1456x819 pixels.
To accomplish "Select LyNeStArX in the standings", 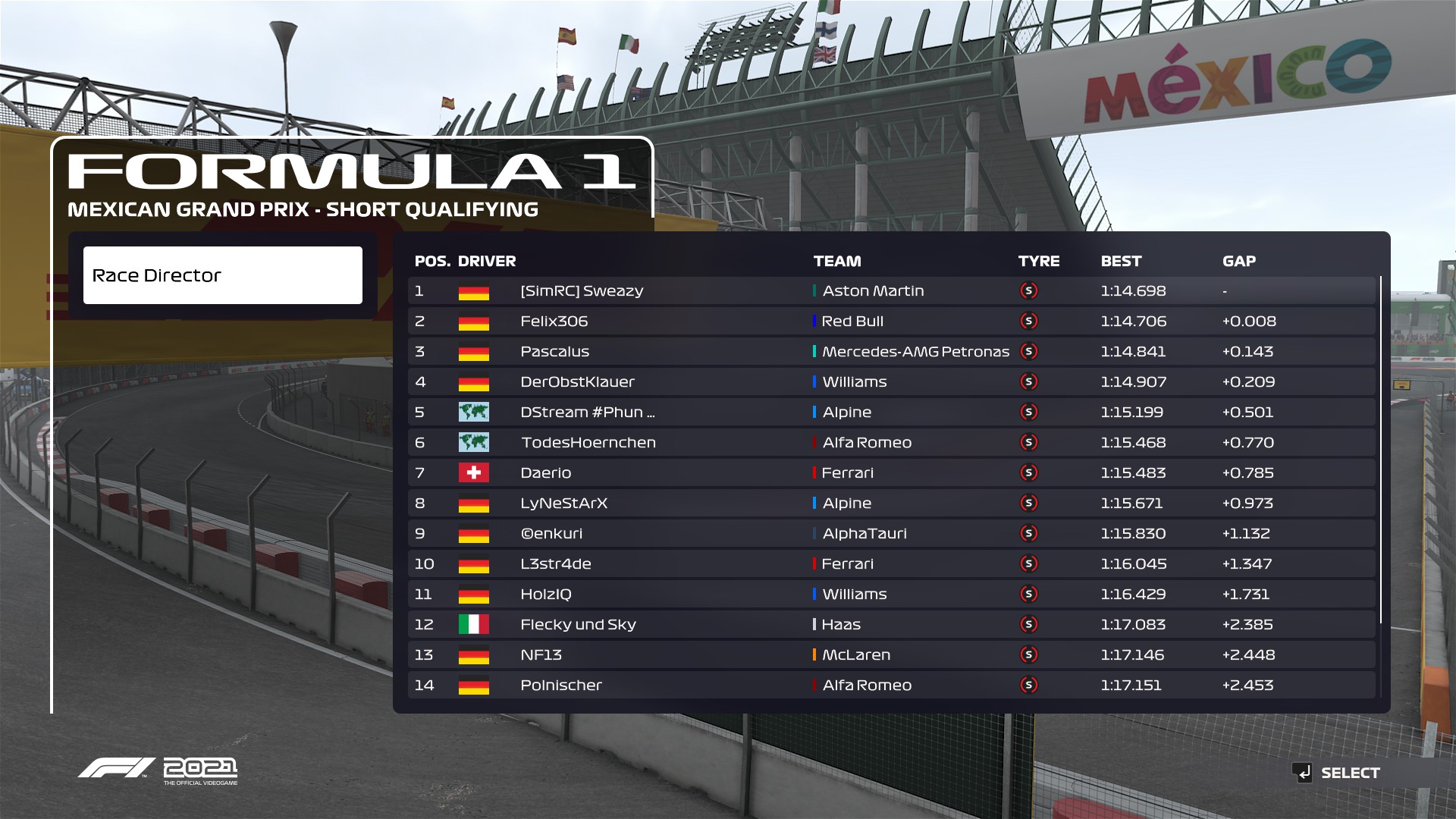I will point(891,504).
